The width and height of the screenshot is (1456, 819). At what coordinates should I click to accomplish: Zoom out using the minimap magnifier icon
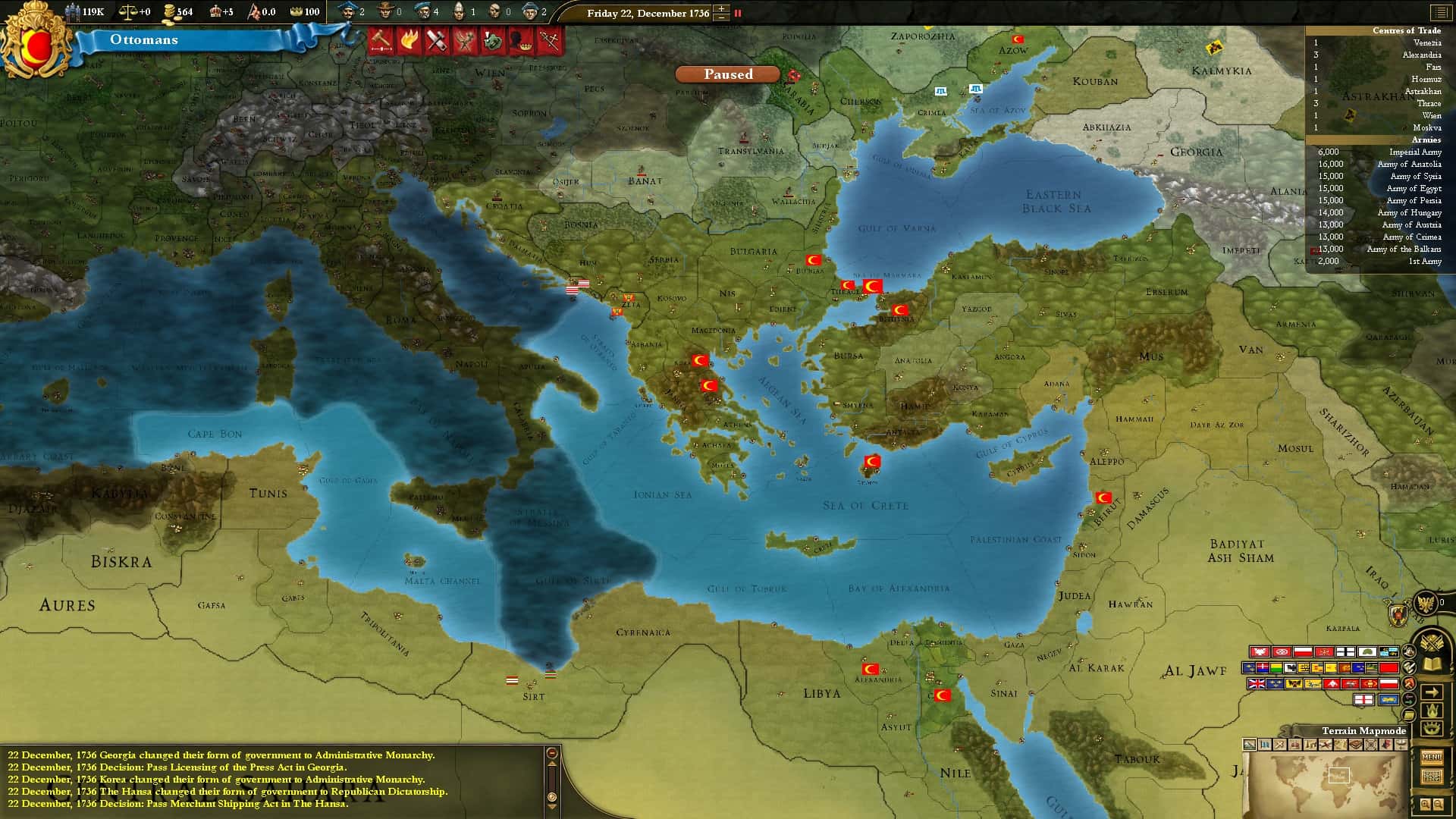tap(1438, 803)
